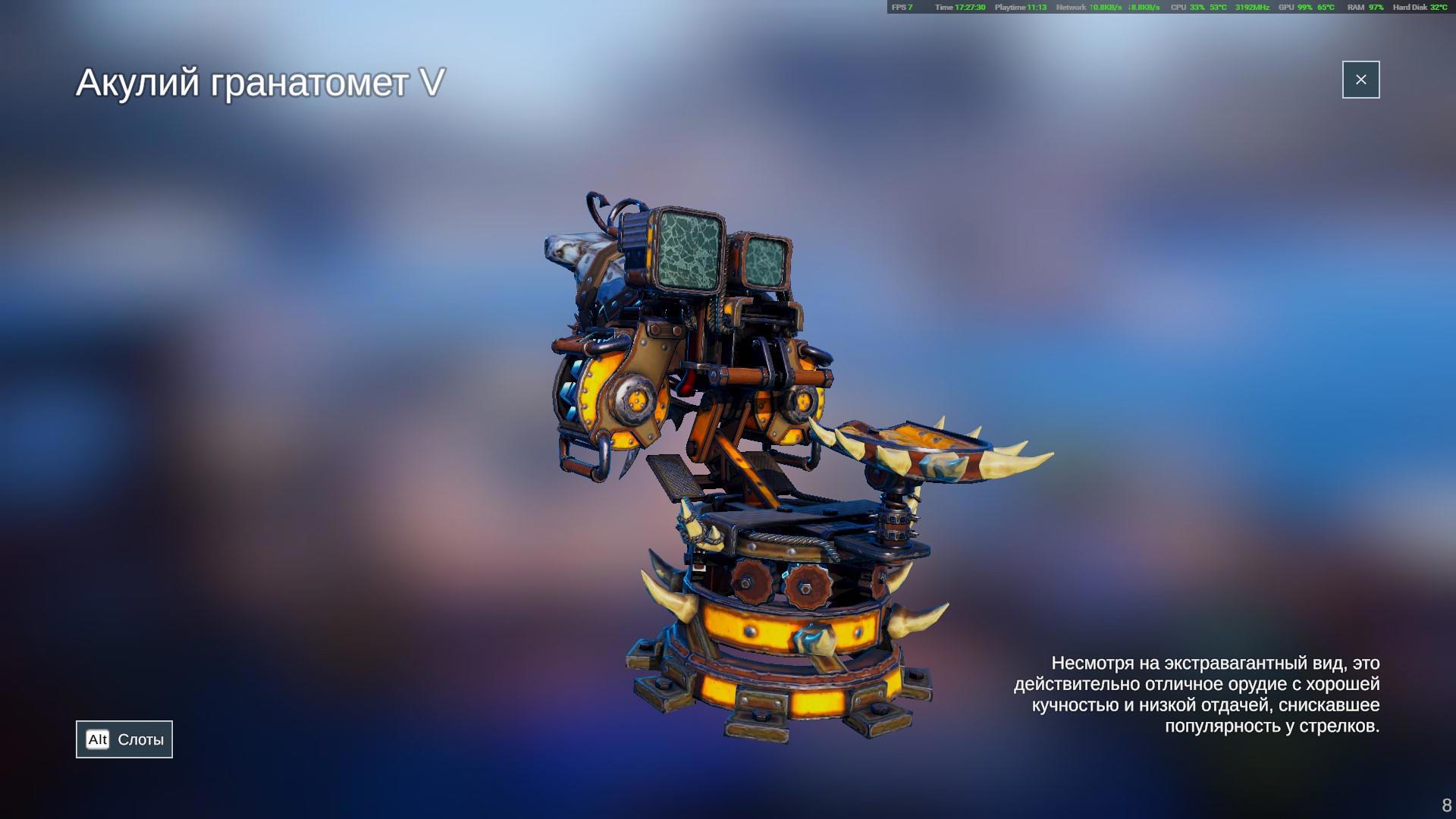Open the Слоты (slots) view
The width and height of the screenshot is (1456, 819).
click(124, 739)
